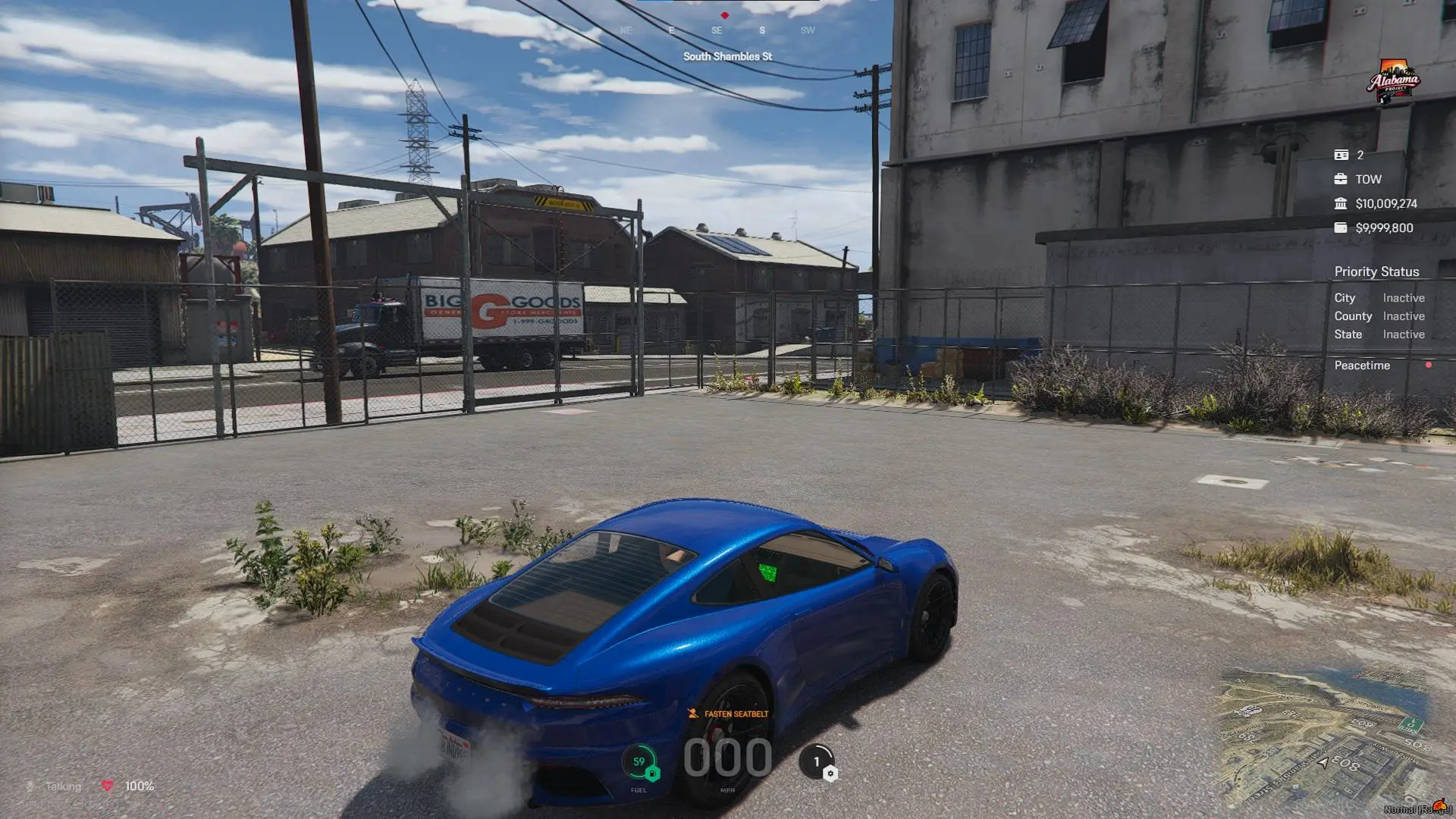The width and height of the screenshot is (1456, 819).
Task: Toggle the FASTEN SEATBELT warning
Action: coord(728,714)
